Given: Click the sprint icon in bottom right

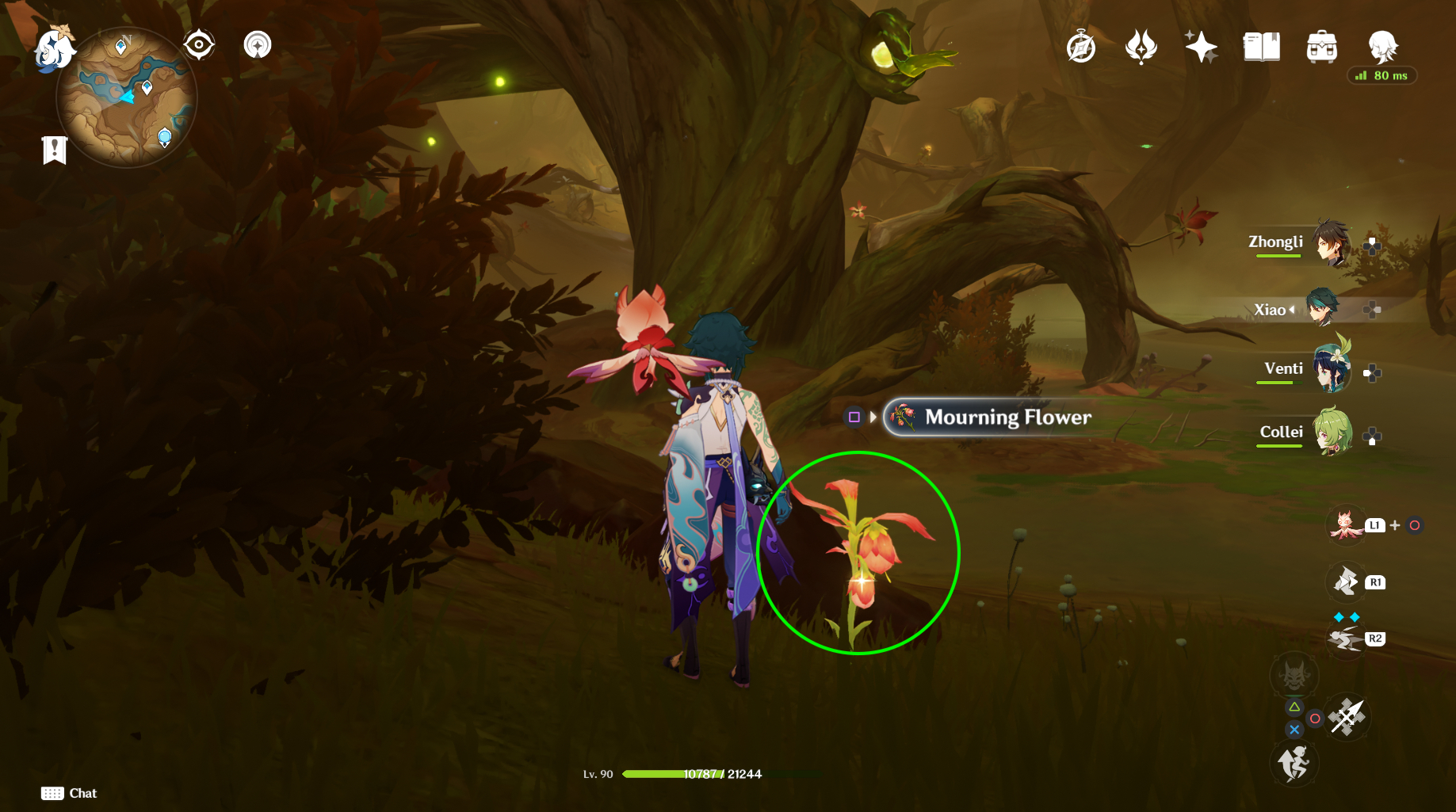Looking at the screenshot, I should (x=1294, y=762).
